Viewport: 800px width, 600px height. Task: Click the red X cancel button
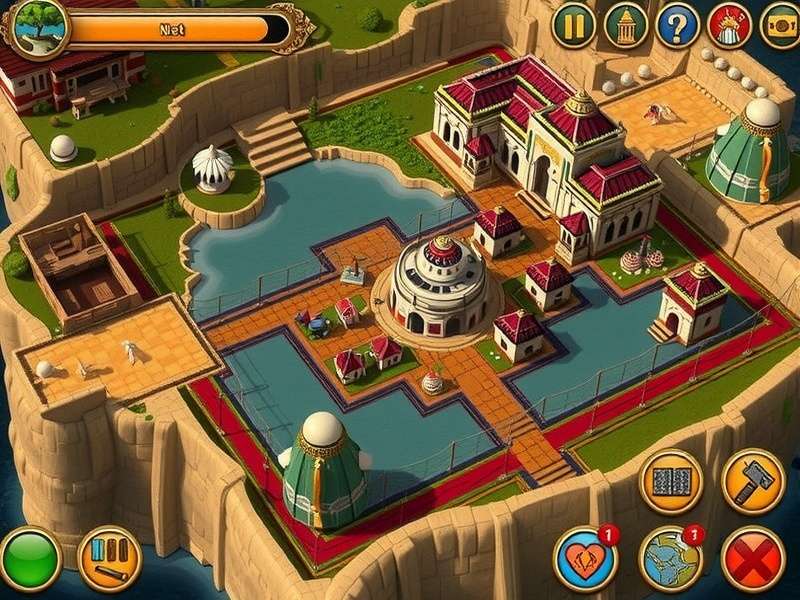[x=752, y=559]
